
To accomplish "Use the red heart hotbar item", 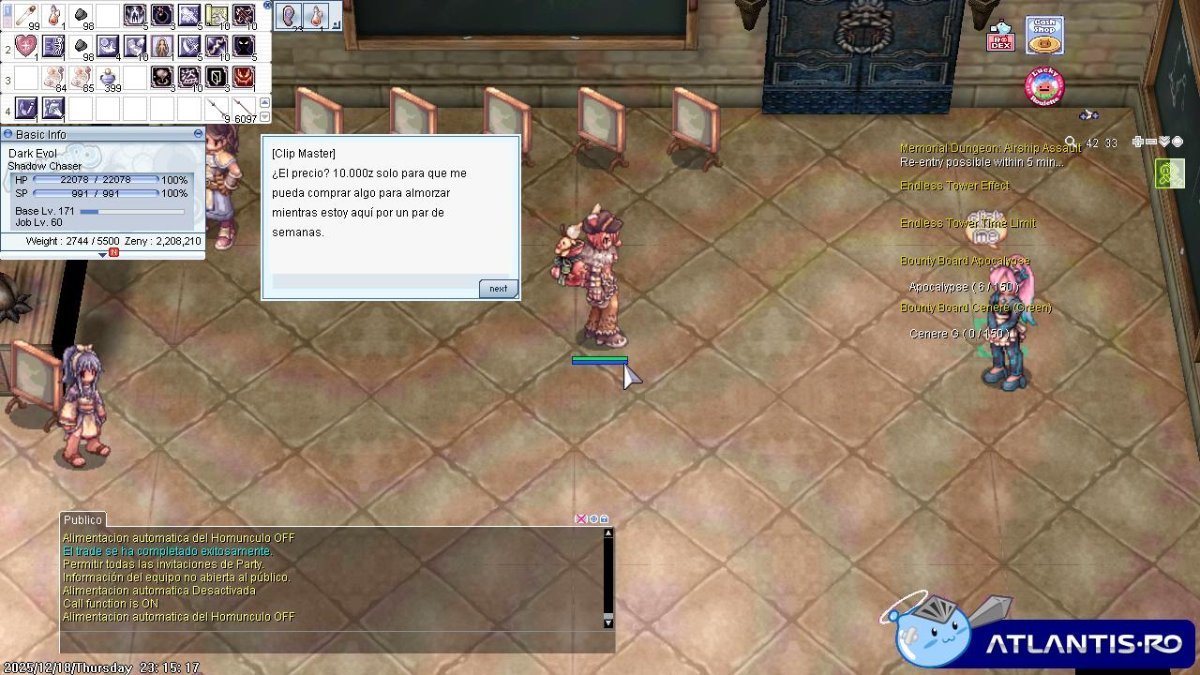I will tap(25, 46).
